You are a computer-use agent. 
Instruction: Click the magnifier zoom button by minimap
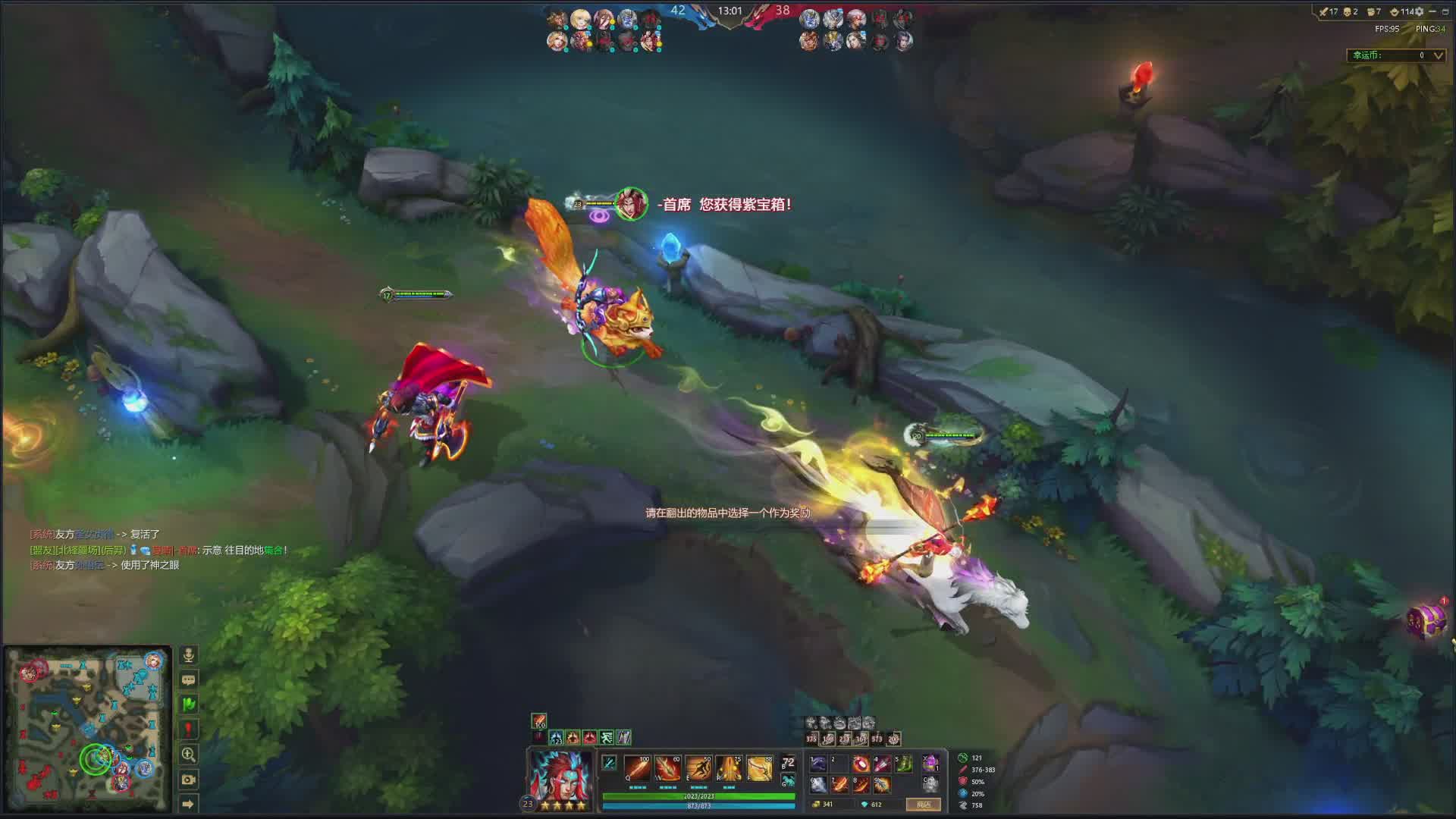click(189, 755)
